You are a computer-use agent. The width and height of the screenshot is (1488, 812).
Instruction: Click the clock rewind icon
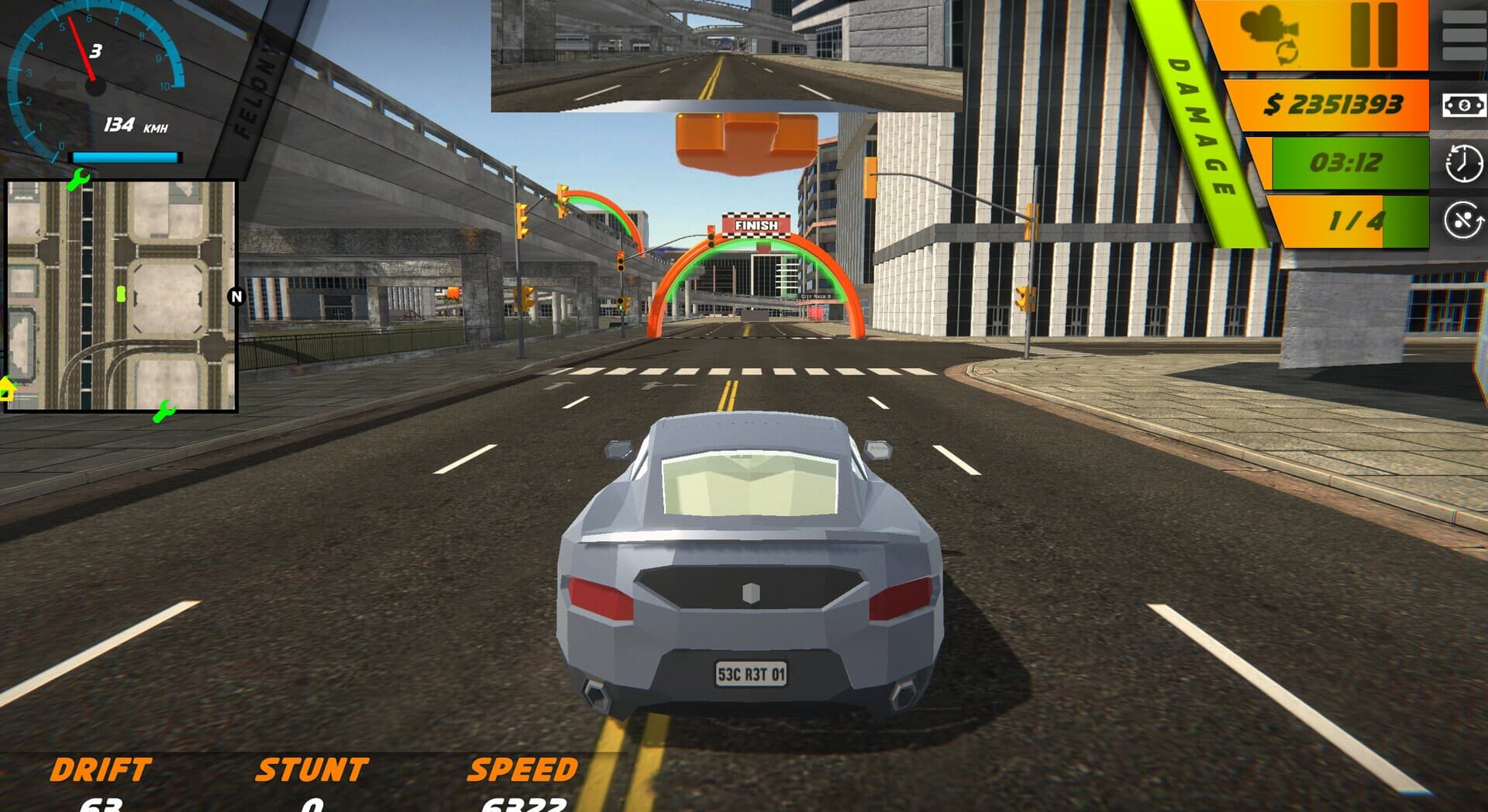click(1463, 163)
